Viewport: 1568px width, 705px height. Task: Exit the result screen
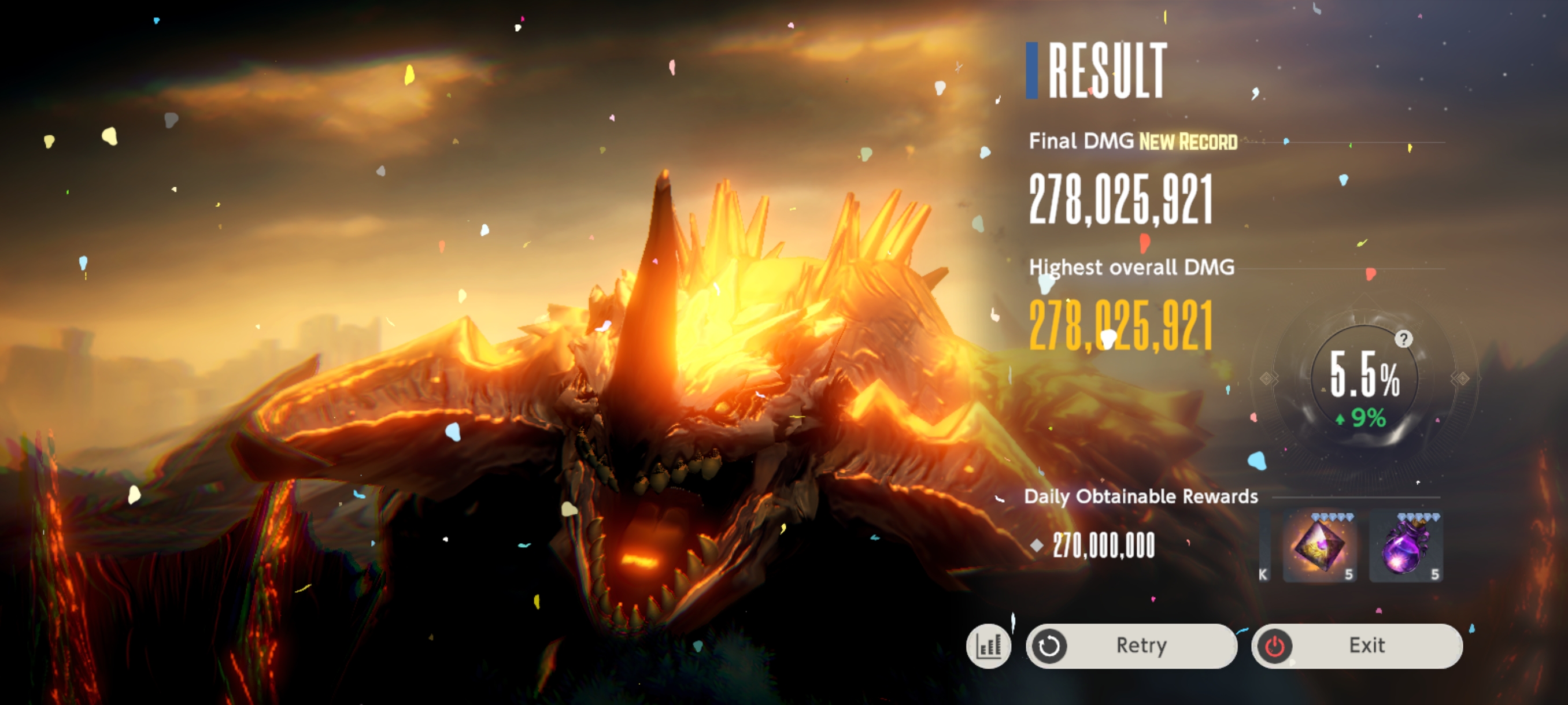click(x=1357, y=645)
